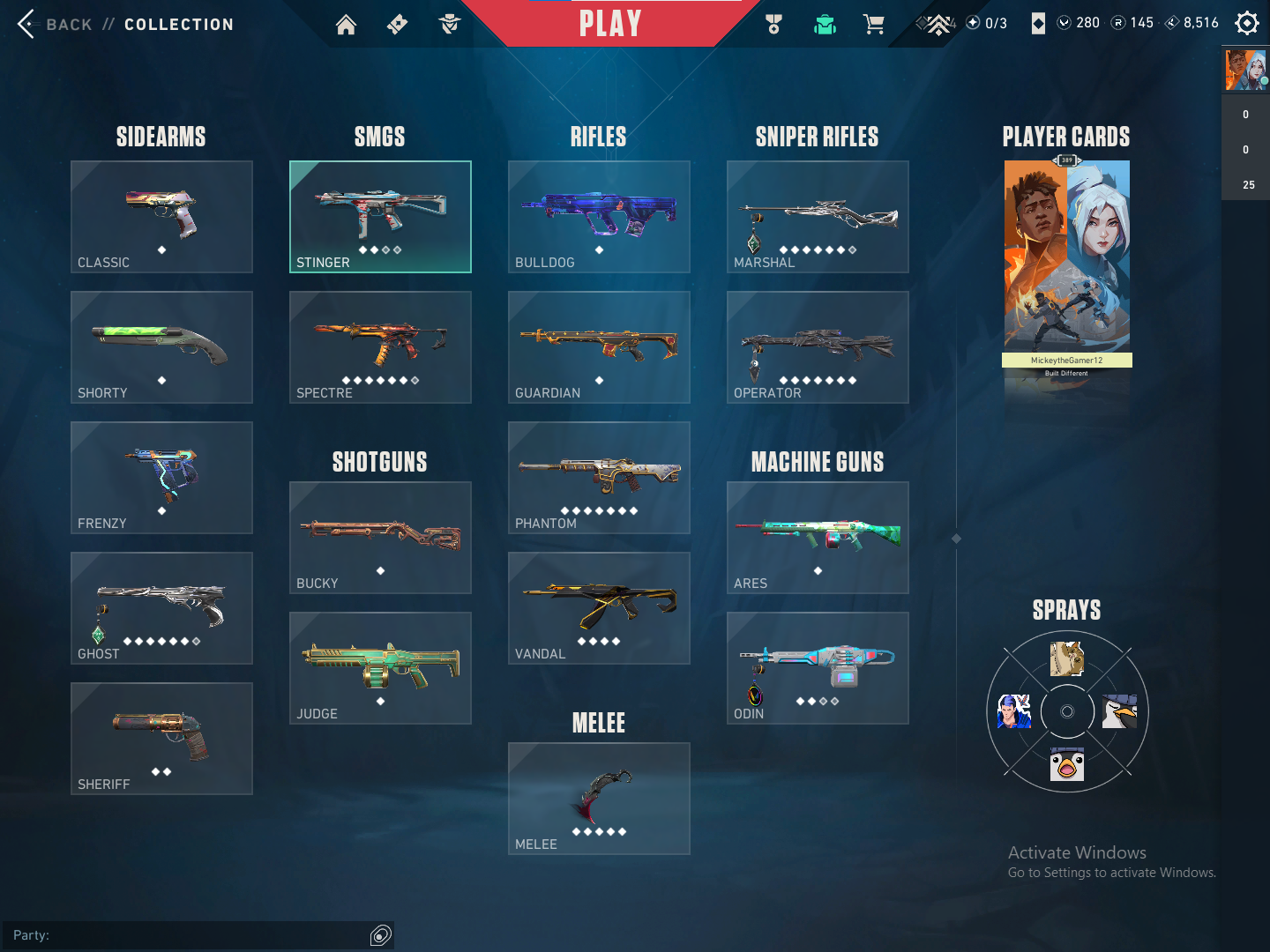Open the Collection backpack icon
The width and height of the screenshot is (1270, 952).
point(824,24)
